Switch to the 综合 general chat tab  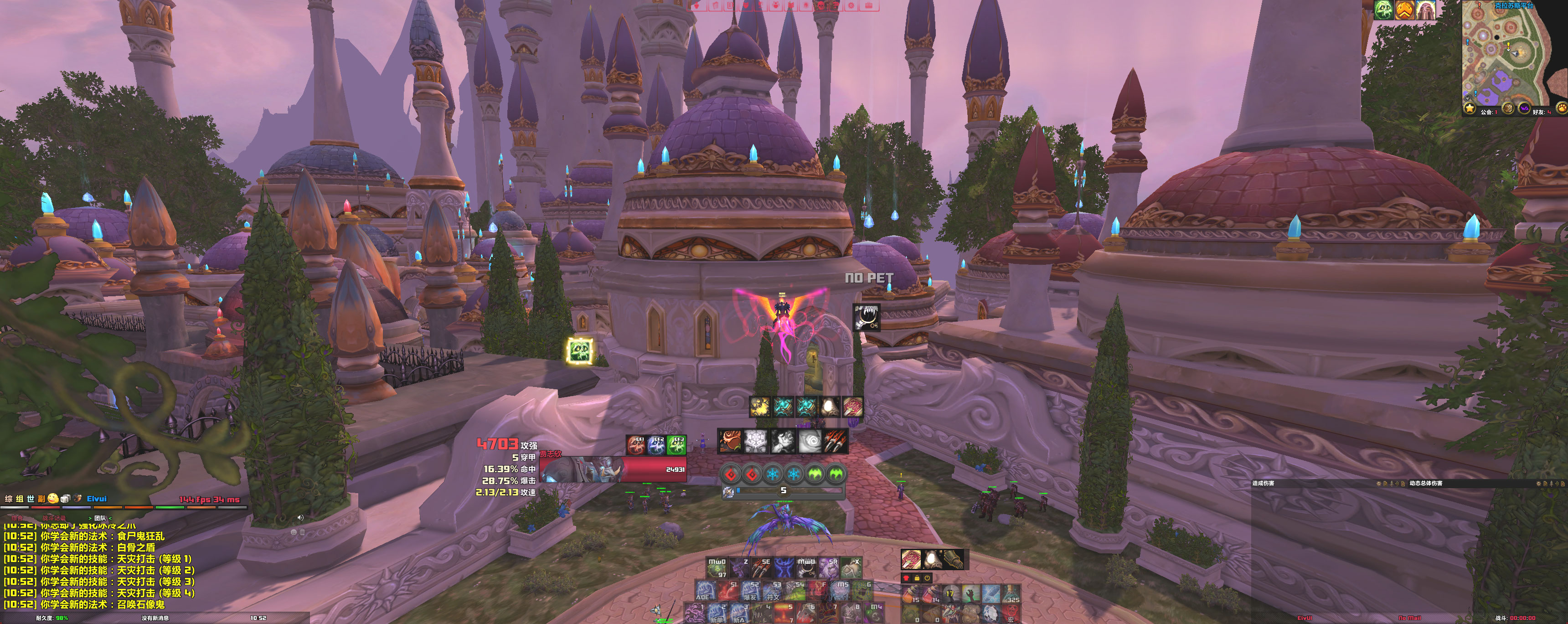(16, 518)
